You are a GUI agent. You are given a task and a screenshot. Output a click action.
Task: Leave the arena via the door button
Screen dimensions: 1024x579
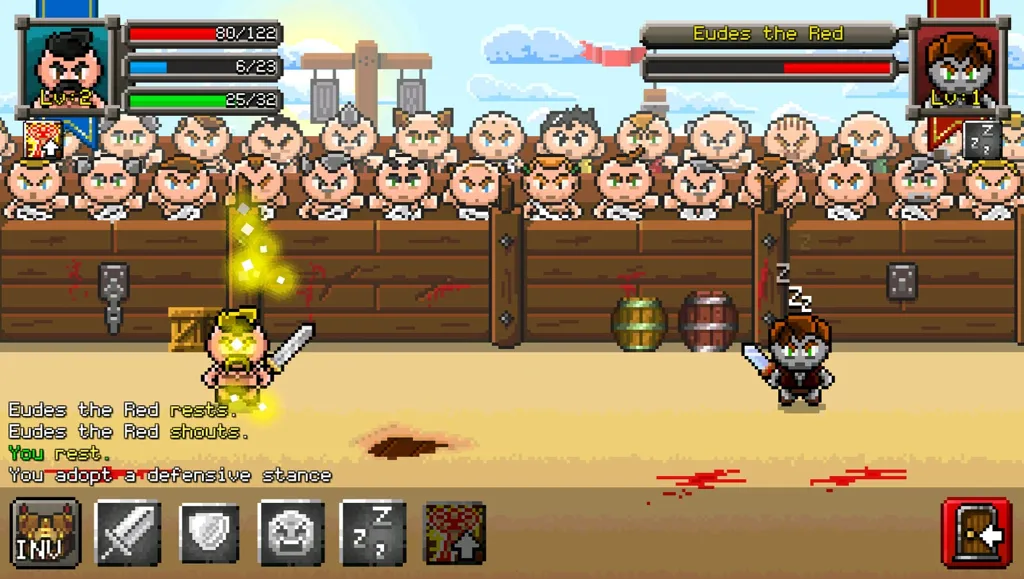(978, 533)
